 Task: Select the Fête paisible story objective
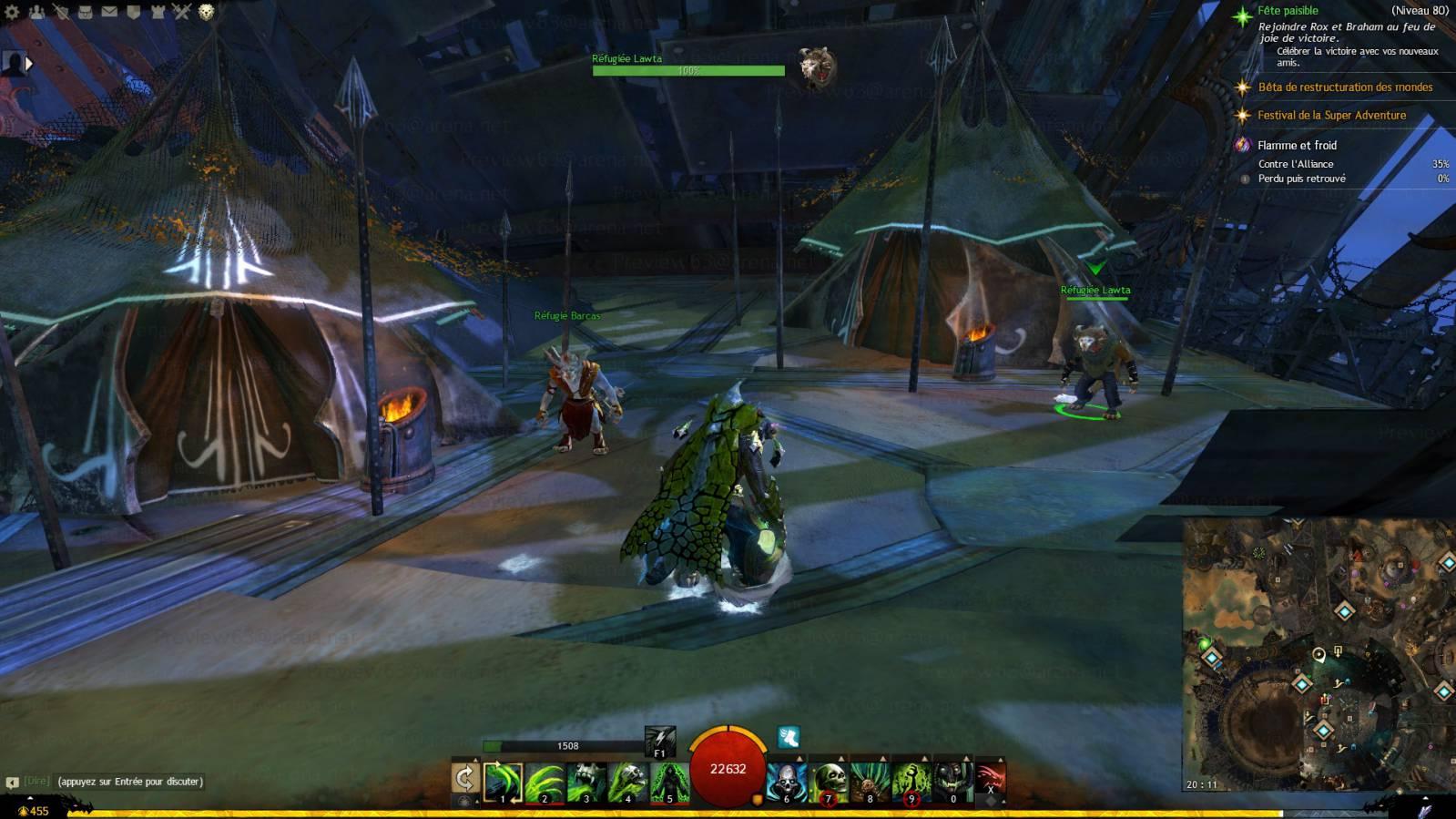(1288, 11)
